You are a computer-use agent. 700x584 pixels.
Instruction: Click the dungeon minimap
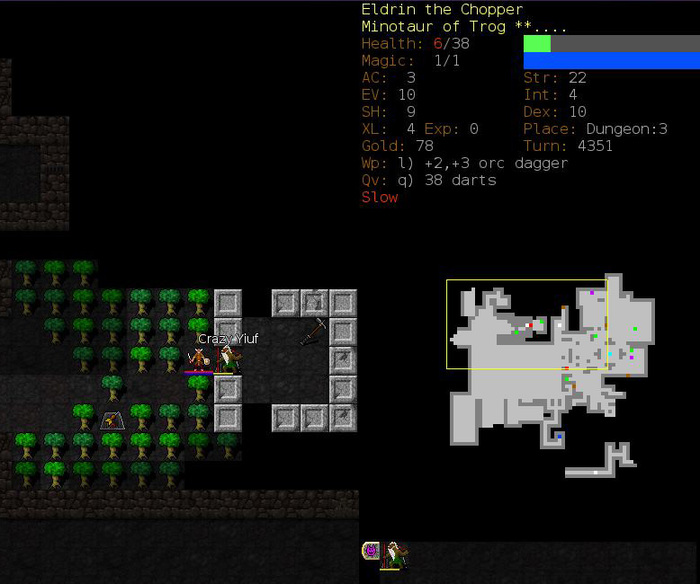[548, 375]
